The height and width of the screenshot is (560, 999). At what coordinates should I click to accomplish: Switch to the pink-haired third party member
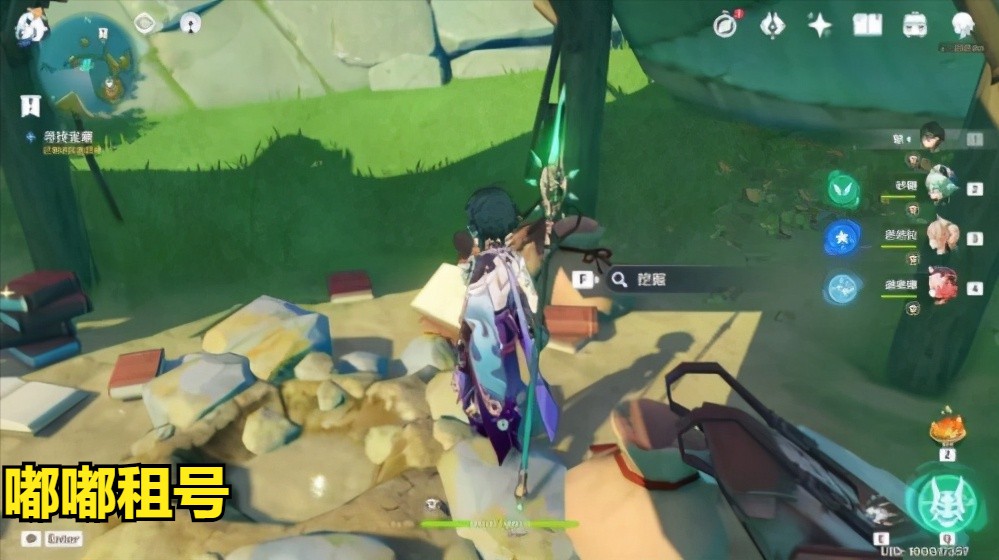[x=940, y=237]
